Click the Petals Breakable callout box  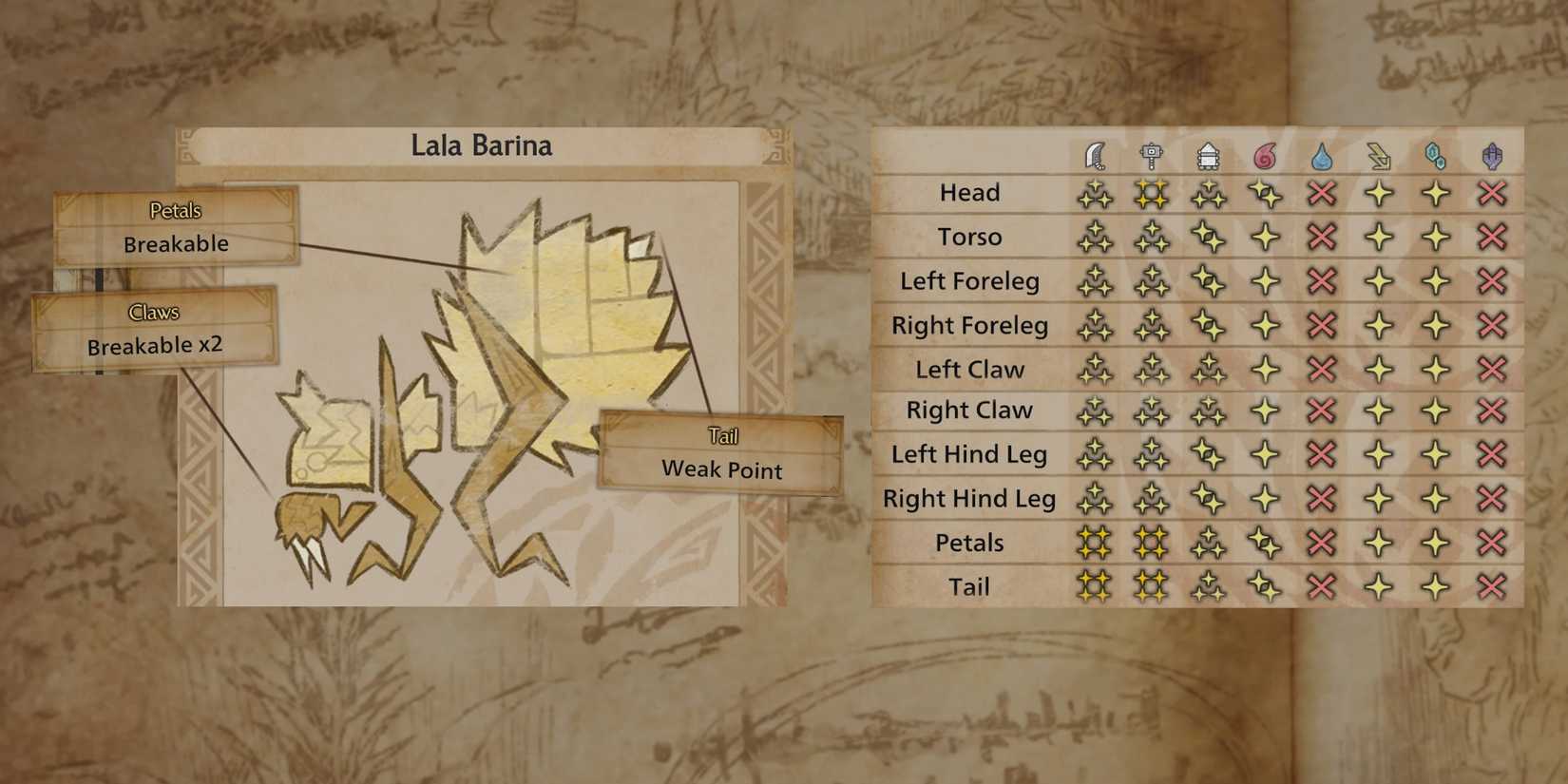[175, 228]
